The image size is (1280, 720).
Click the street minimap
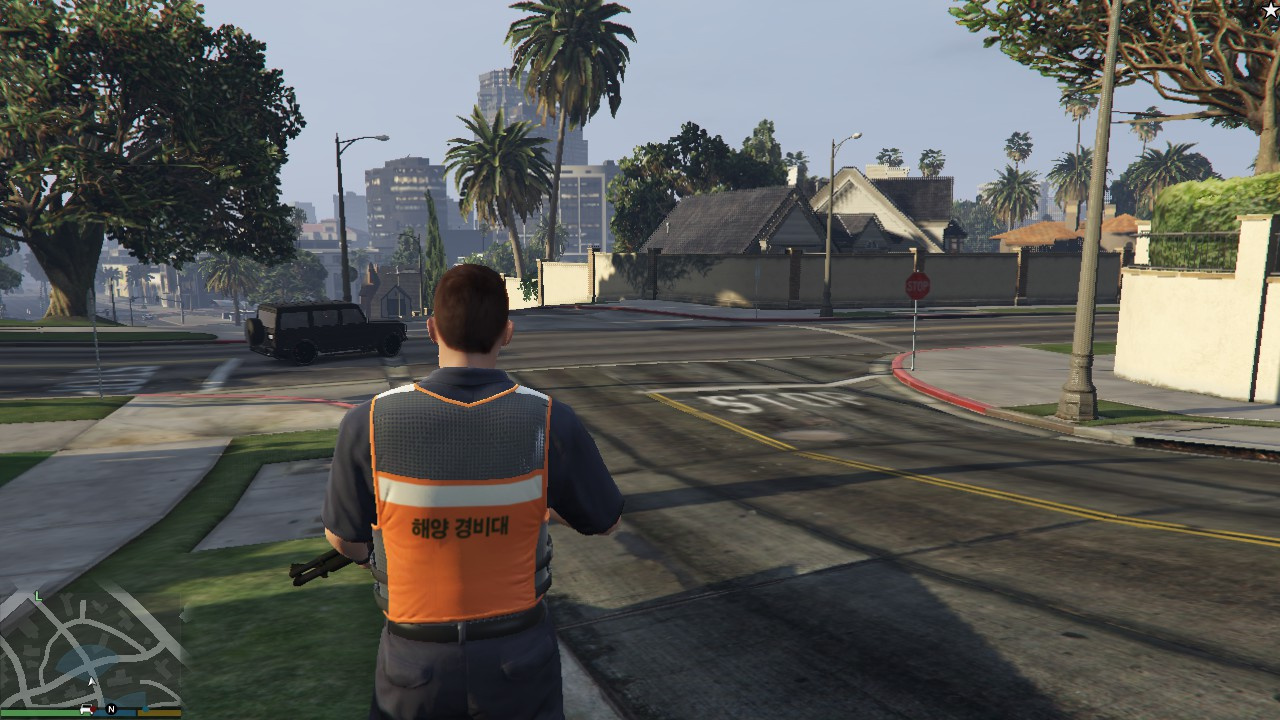pos(90,650)
